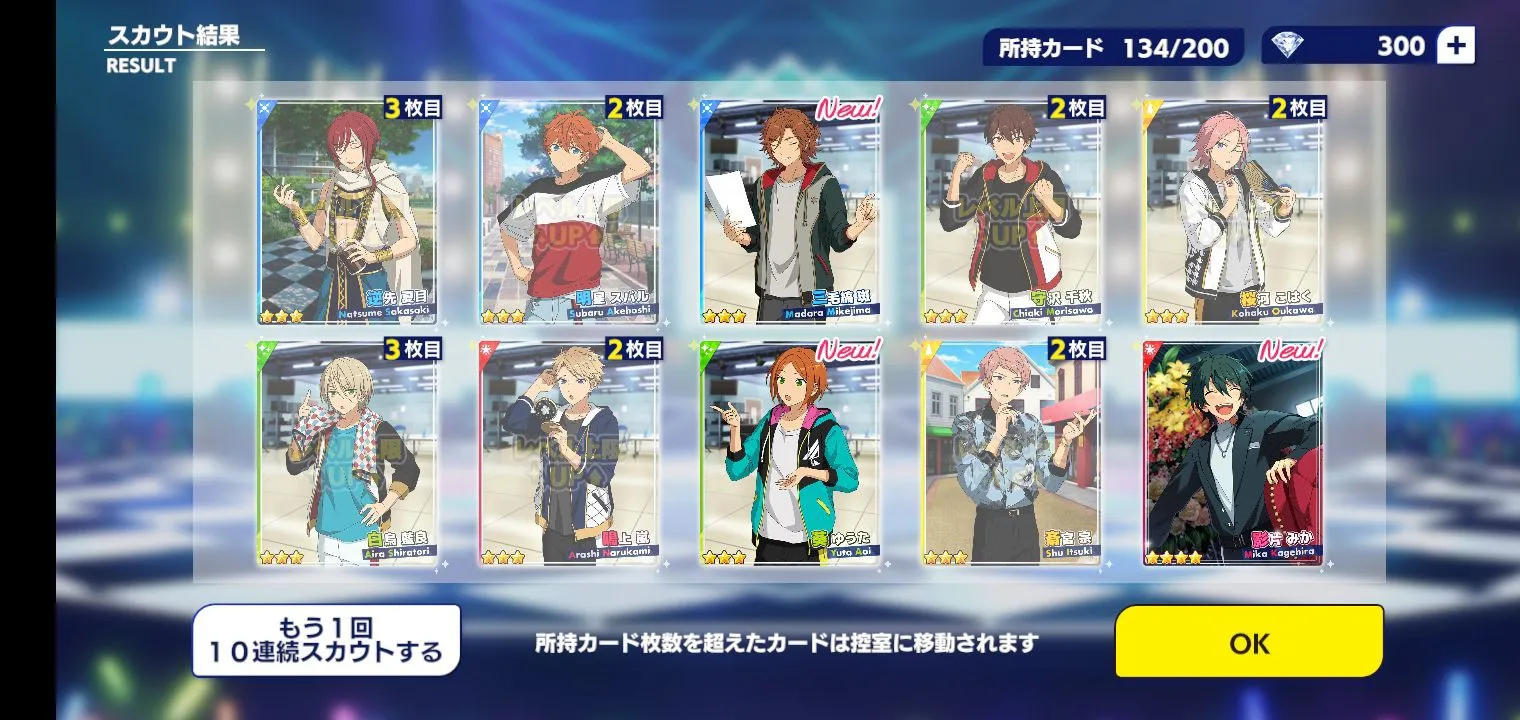View the new Yuta Aoi card
Image resolution: width=1520 pixels, height=720 pixels.
790,454
